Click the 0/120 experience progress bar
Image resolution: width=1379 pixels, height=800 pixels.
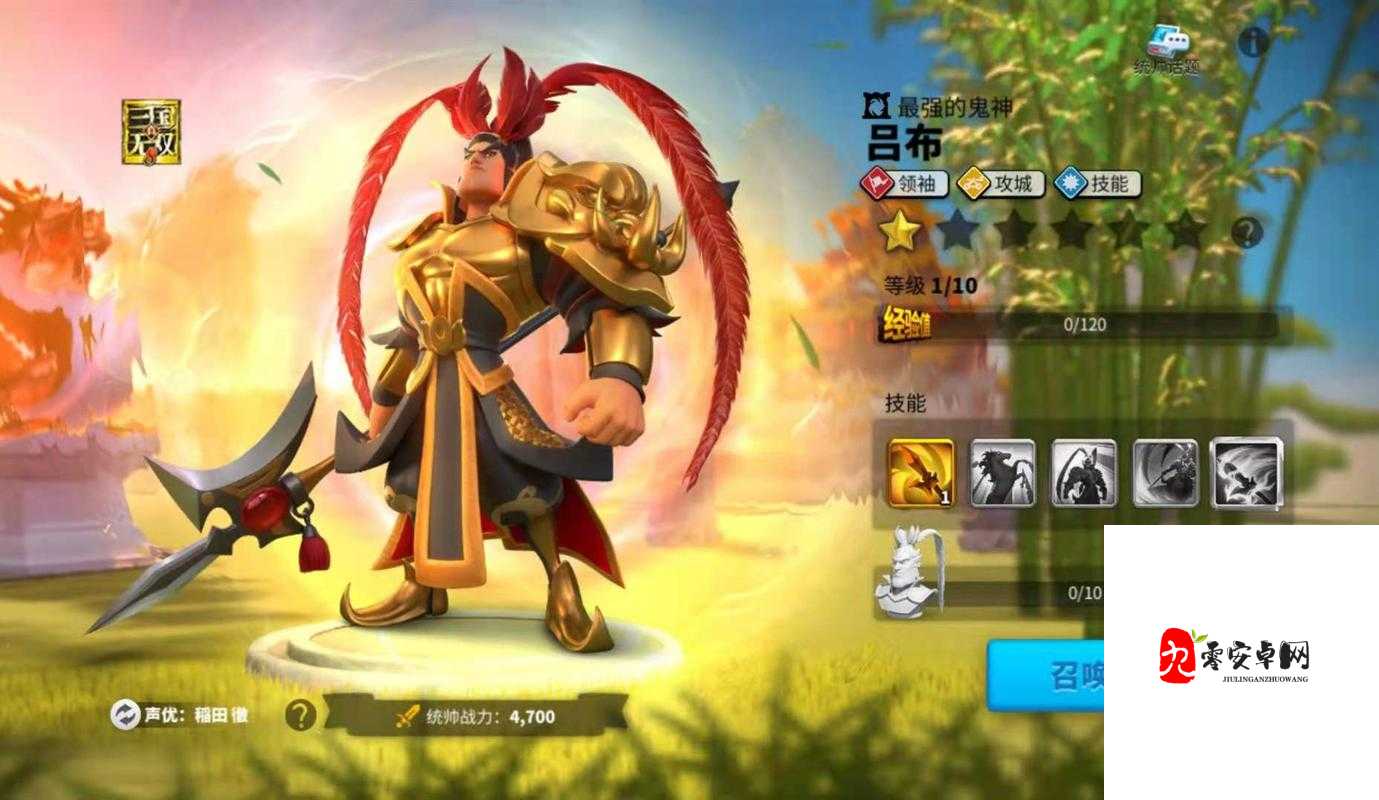[1085, 323]
